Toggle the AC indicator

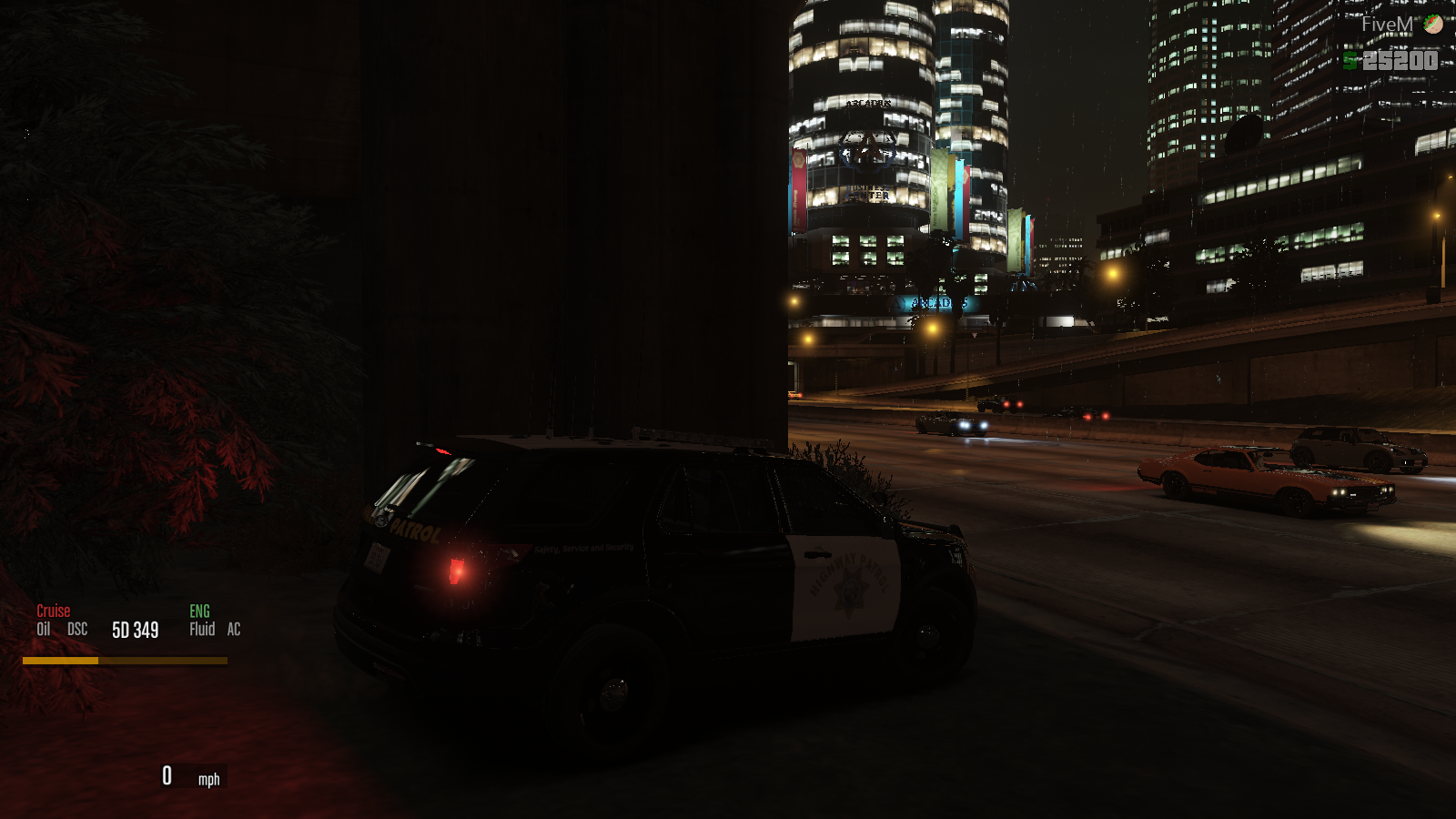pyautogui.click(x=234, y=629)
